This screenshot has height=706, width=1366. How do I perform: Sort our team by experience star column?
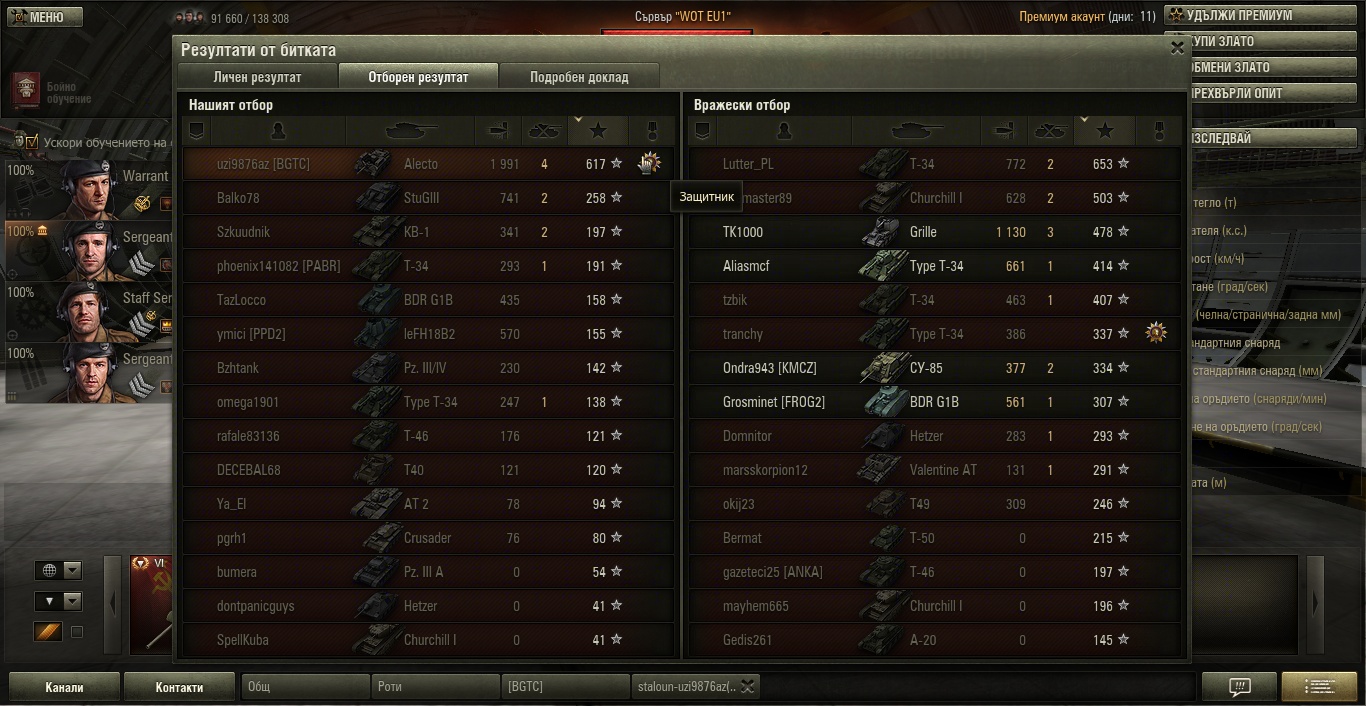click(598, 130)
